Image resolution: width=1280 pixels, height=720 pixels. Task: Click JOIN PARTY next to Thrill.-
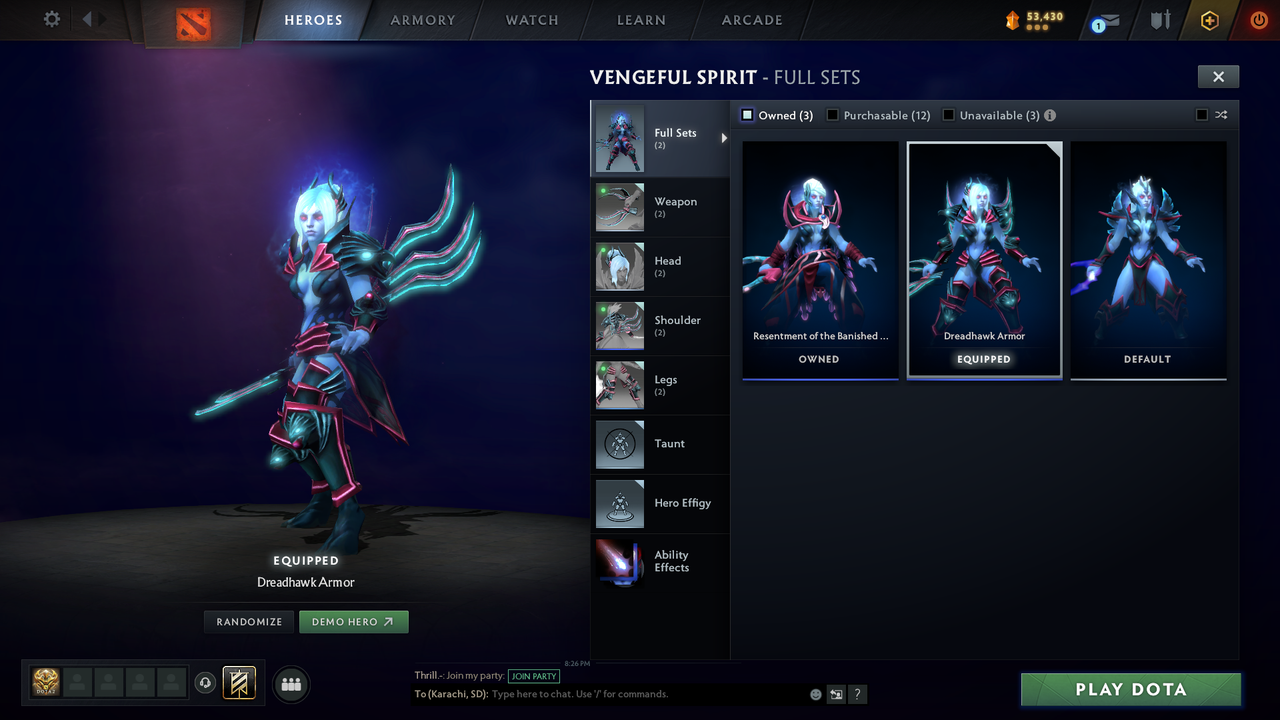(534, 676)
